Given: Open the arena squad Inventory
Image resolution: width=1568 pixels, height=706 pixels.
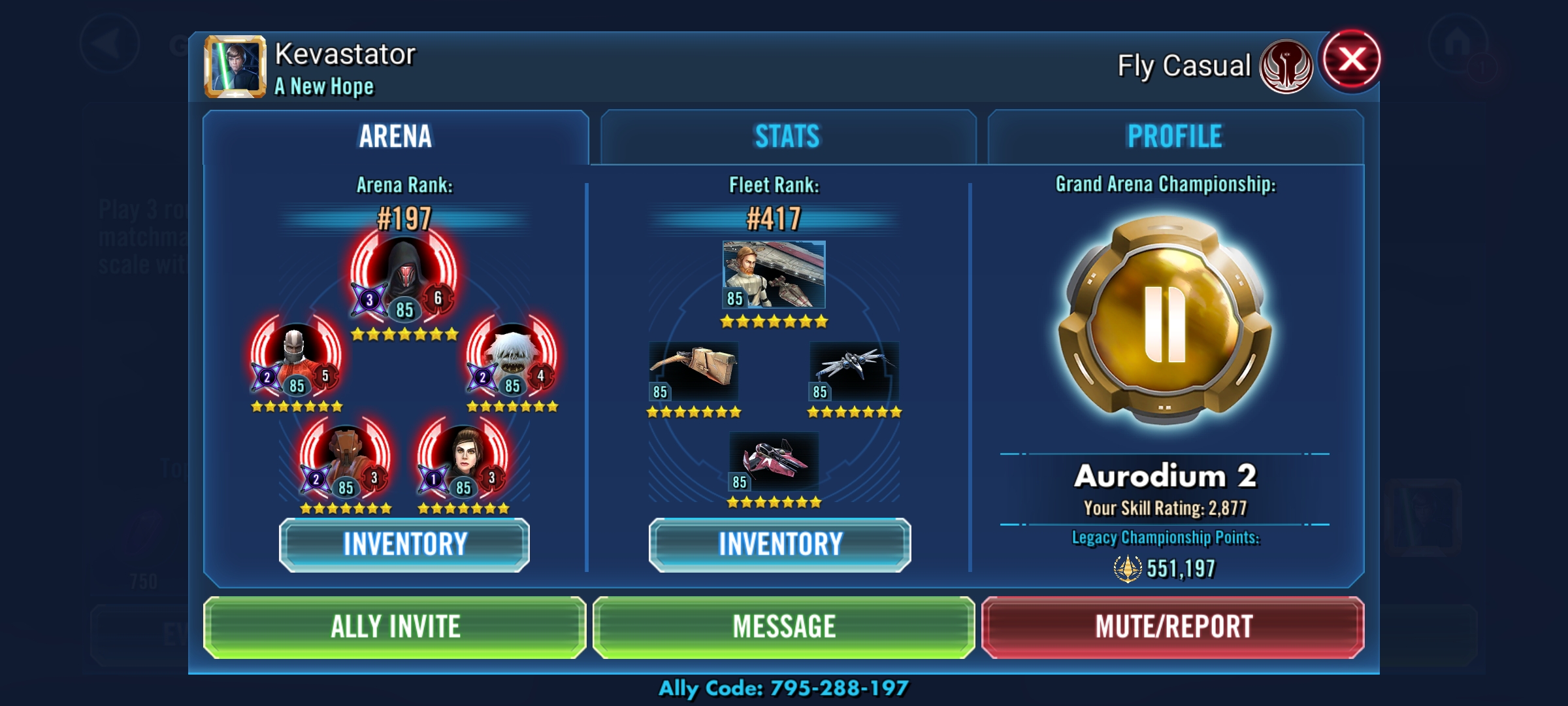Looking at the screenshot, I should pos(404,545).
